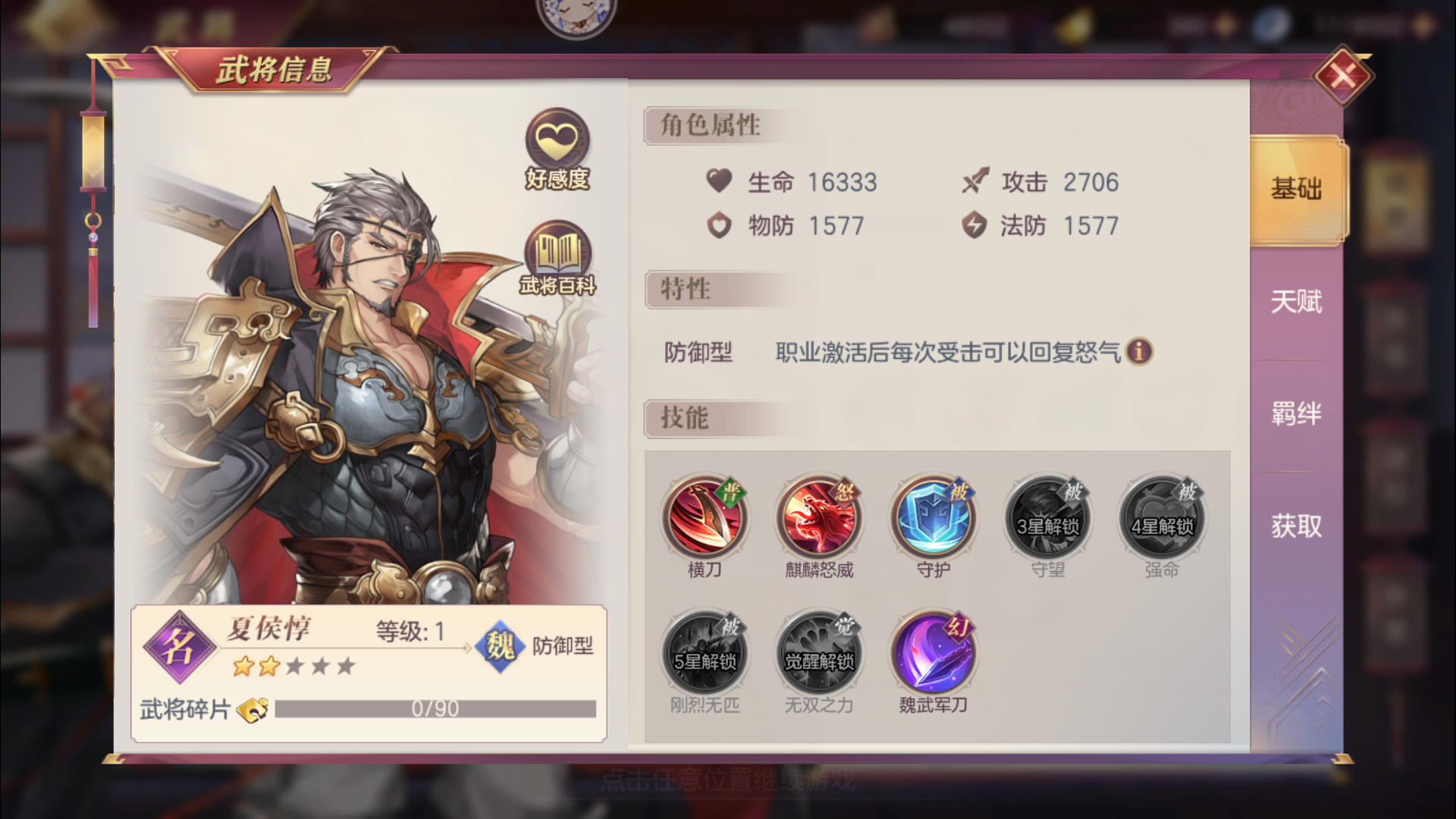The height and width of the screenshot is (819, 1456).
Task: Click the 武将碎片 progress bar showing 0/90
Action: (436, 708)
